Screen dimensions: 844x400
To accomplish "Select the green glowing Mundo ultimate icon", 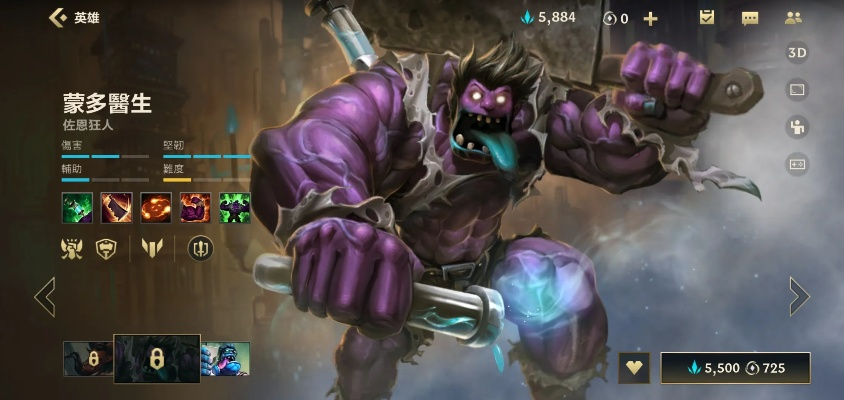I will click(235, 208).
